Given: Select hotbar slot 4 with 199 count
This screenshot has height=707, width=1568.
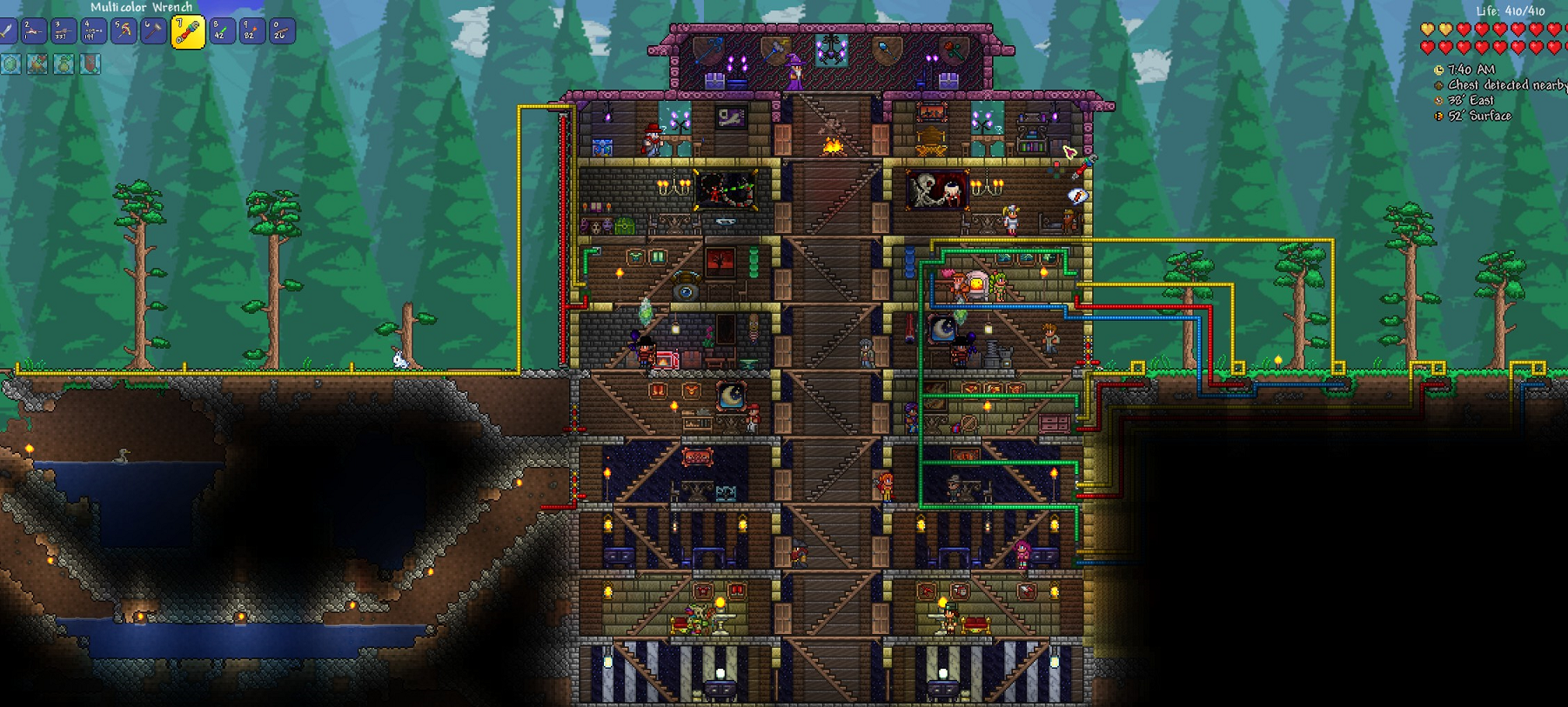Looking at the screenshot, I should click(x=93, y=32).
